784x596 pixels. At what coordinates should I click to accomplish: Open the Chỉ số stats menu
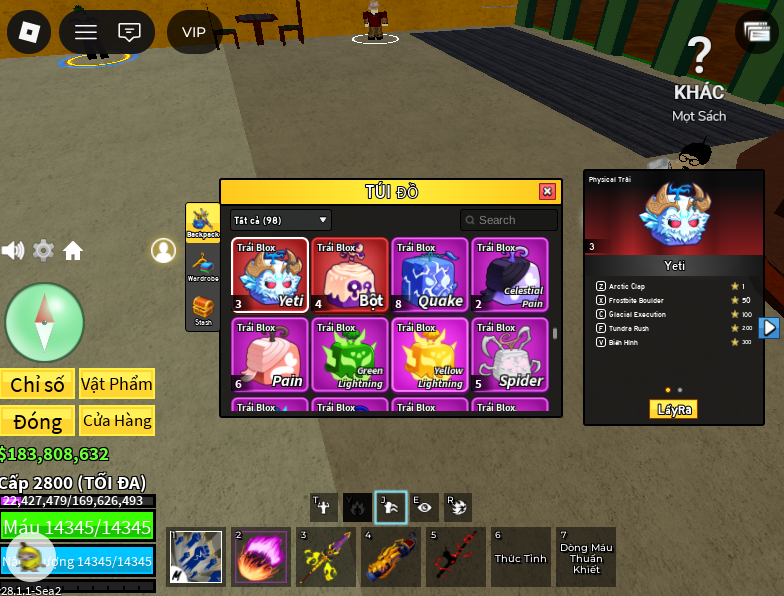38,384
